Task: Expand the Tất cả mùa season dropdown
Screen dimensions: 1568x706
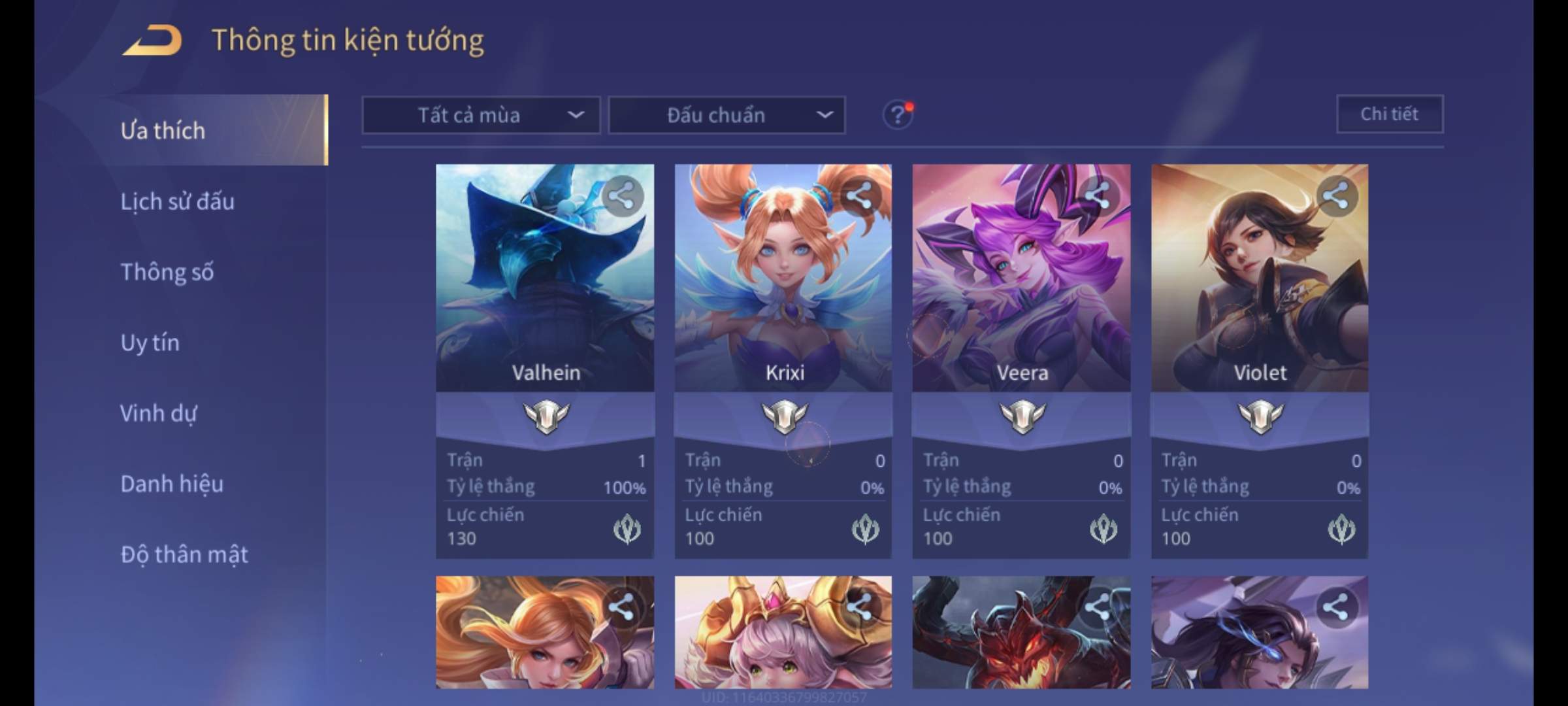Action: (481, 116)
